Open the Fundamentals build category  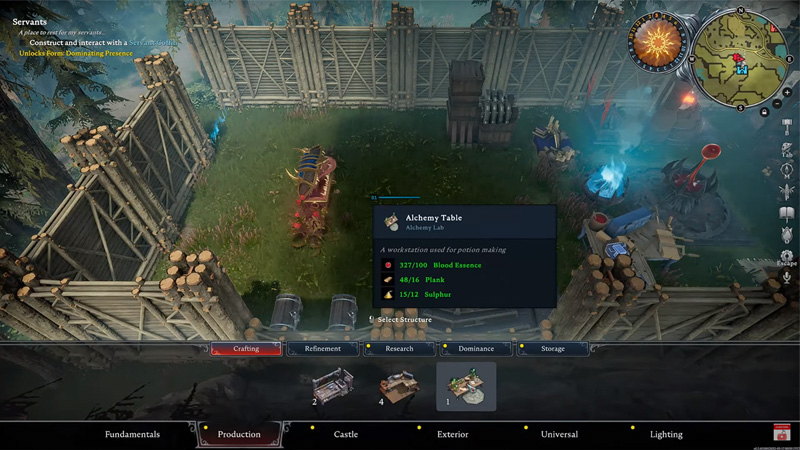point(133,434)
